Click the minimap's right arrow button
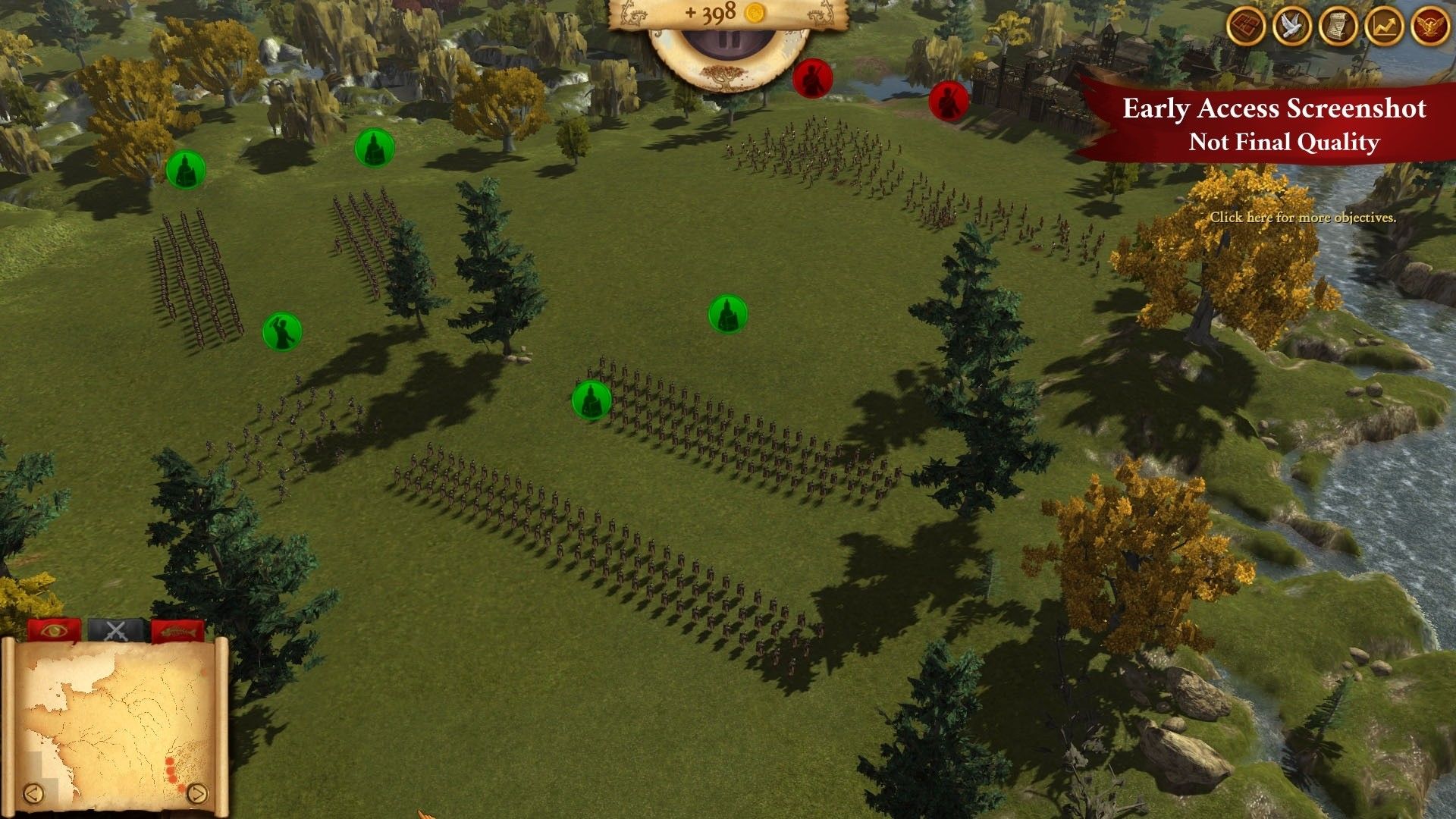1456x819 pixels. click(x=196, y=793)
